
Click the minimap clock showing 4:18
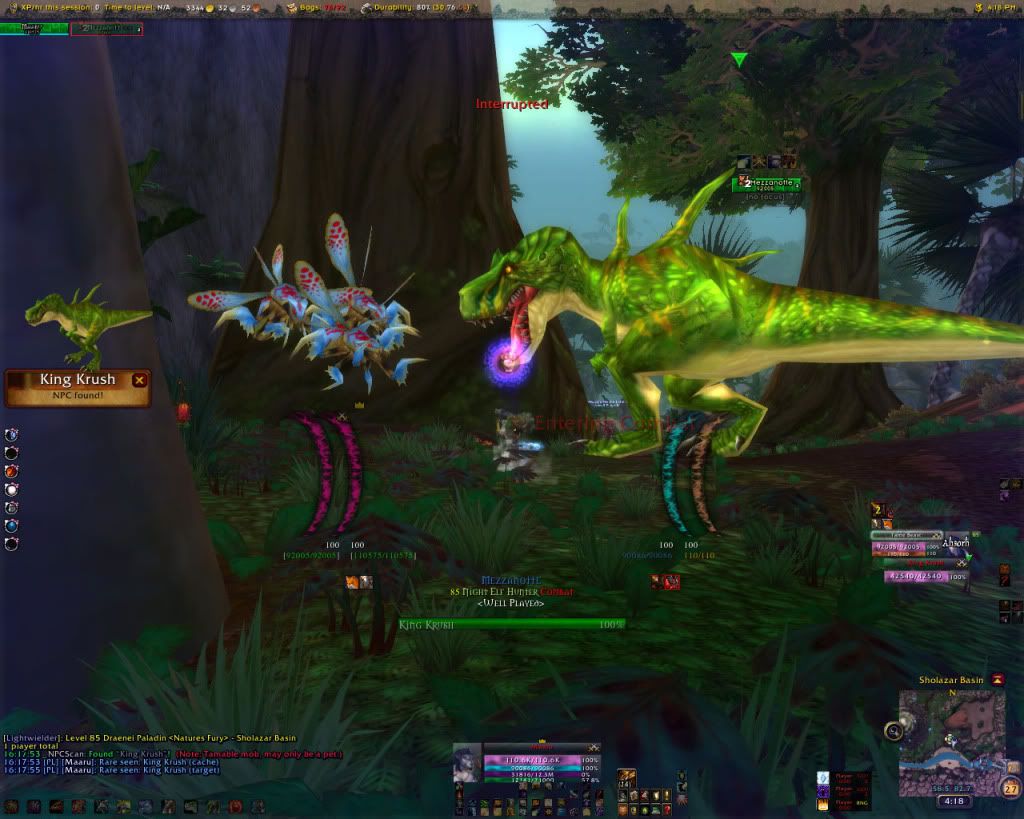pos(952,800)
